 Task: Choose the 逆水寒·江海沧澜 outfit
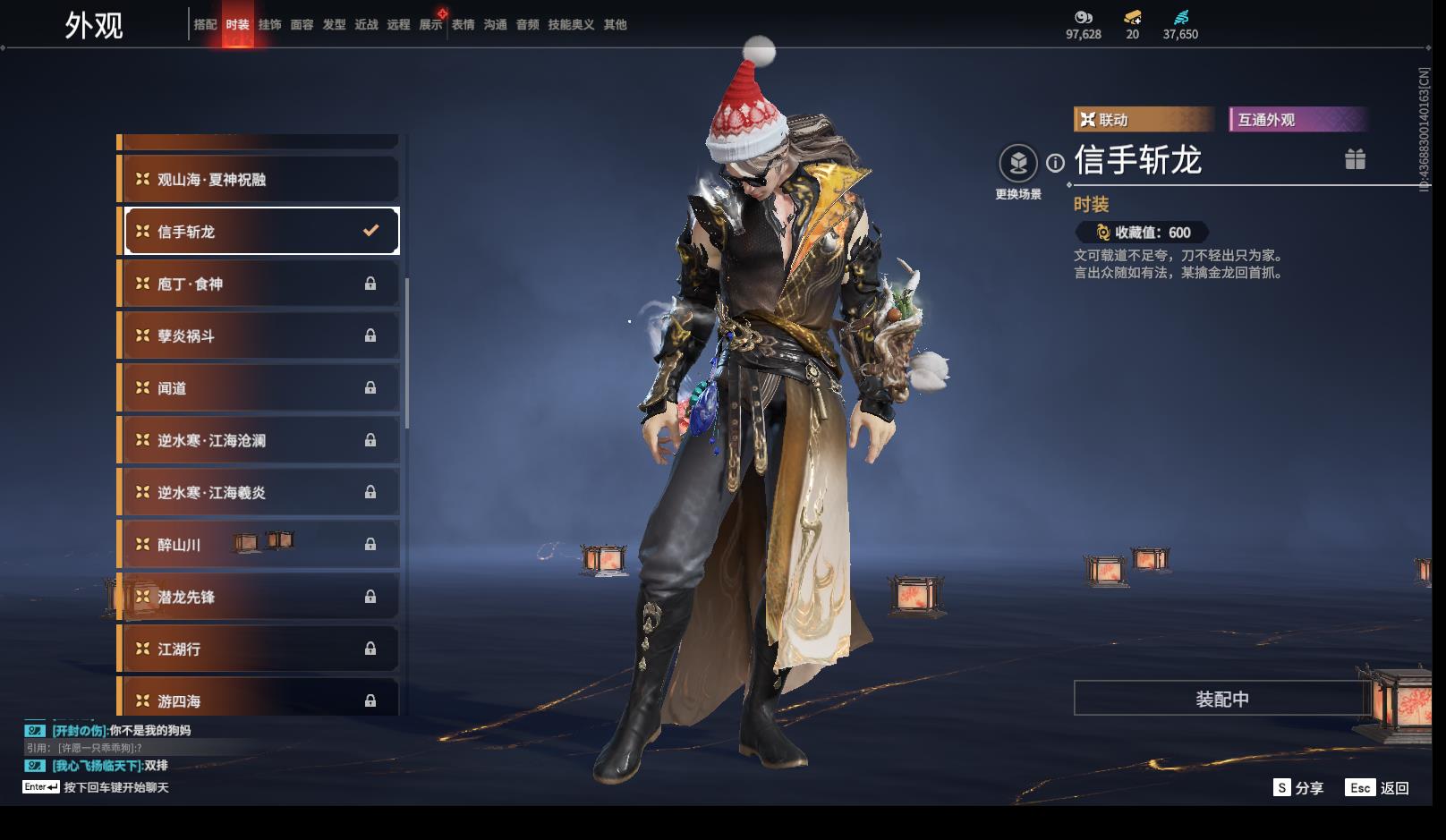click(259, 440)
